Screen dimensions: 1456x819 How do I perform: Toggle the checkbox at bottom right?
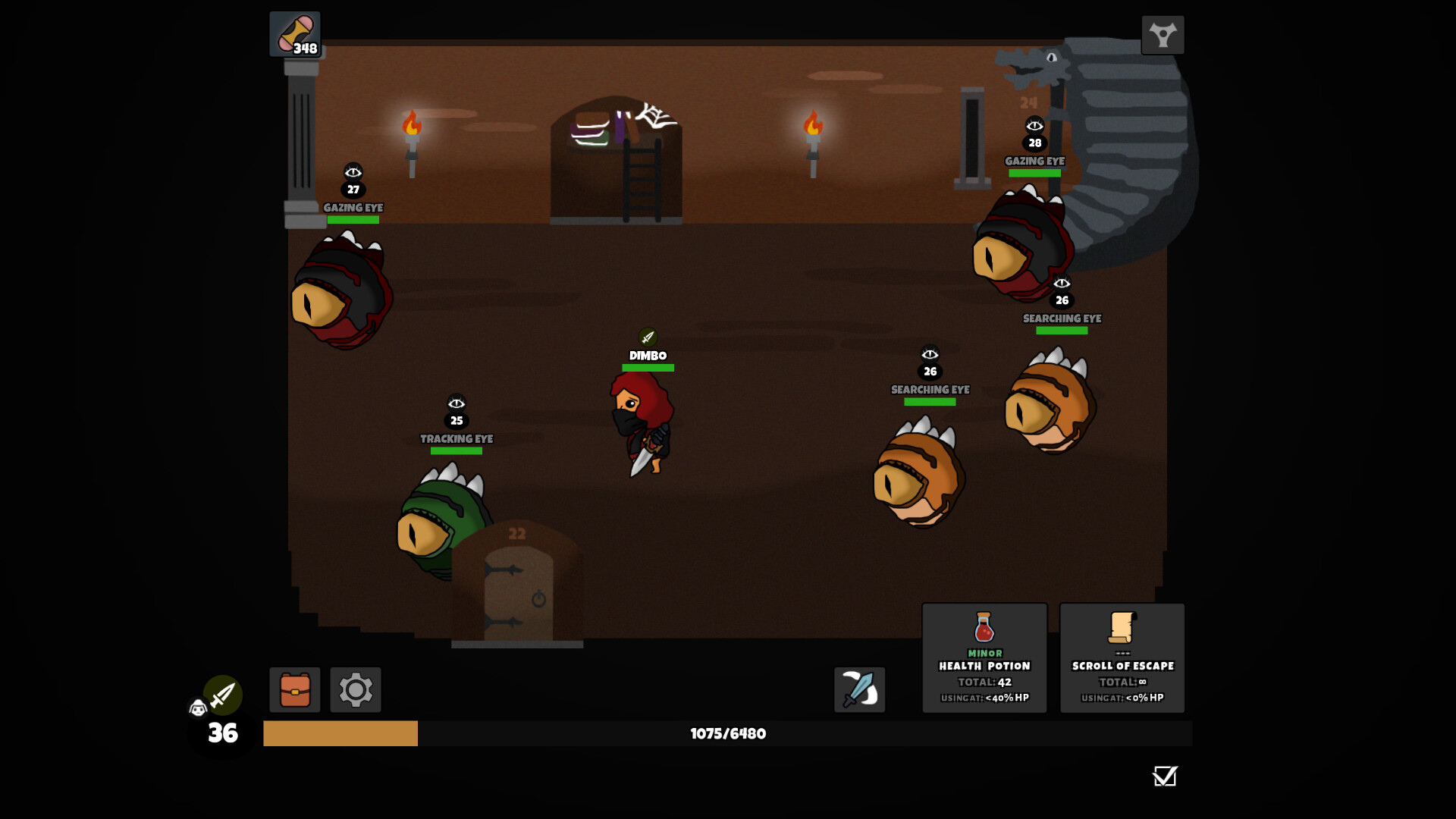click(x=1165, y=777)
